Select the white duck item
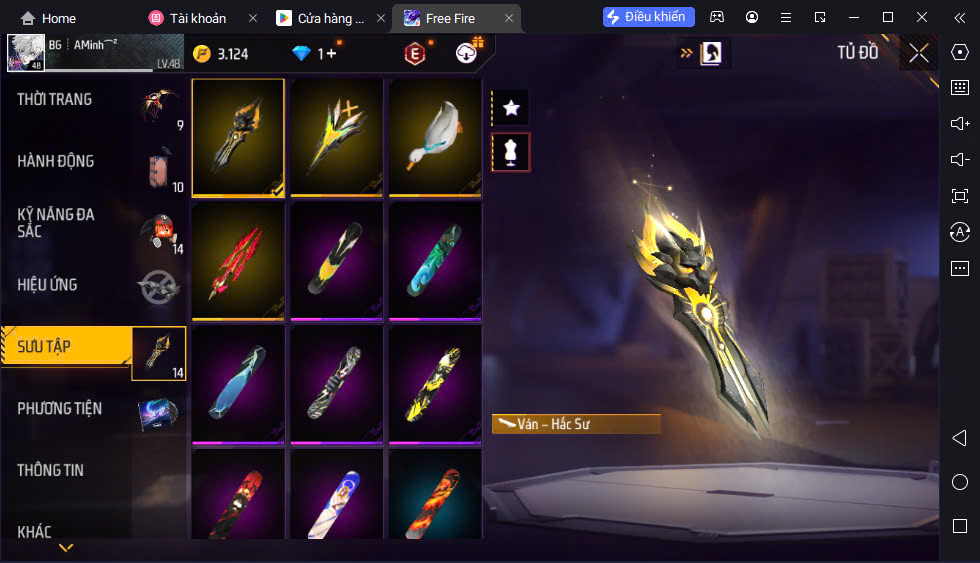The height and width of the screenshot is (563, 980). tap(435, 138)
